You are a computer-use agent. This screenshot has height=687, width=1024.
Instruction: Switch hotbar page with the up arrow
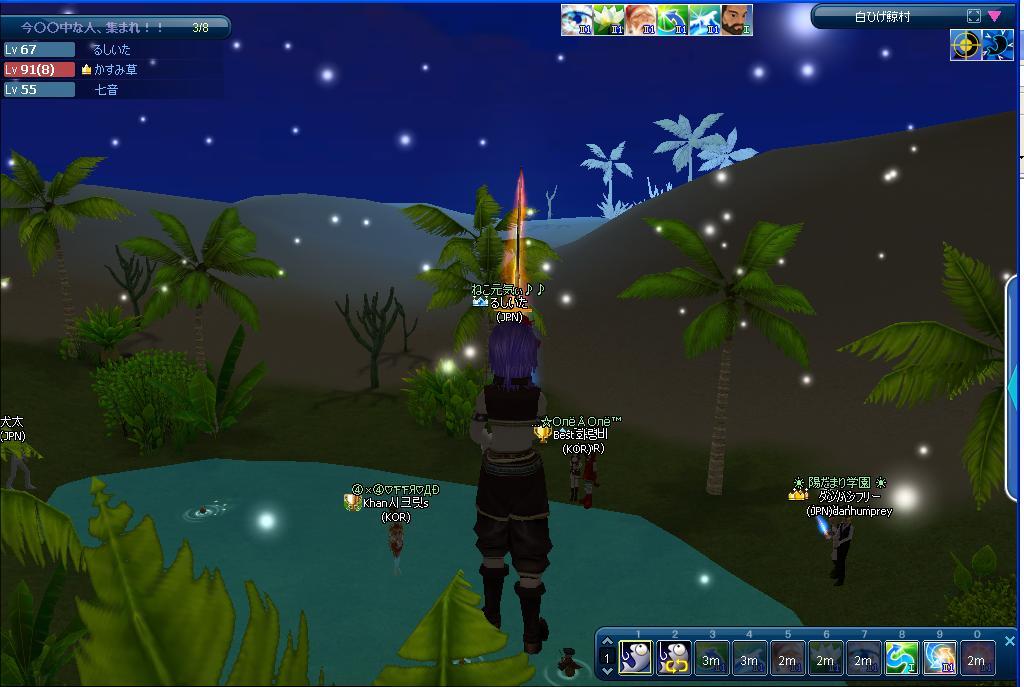pos(606,643)
